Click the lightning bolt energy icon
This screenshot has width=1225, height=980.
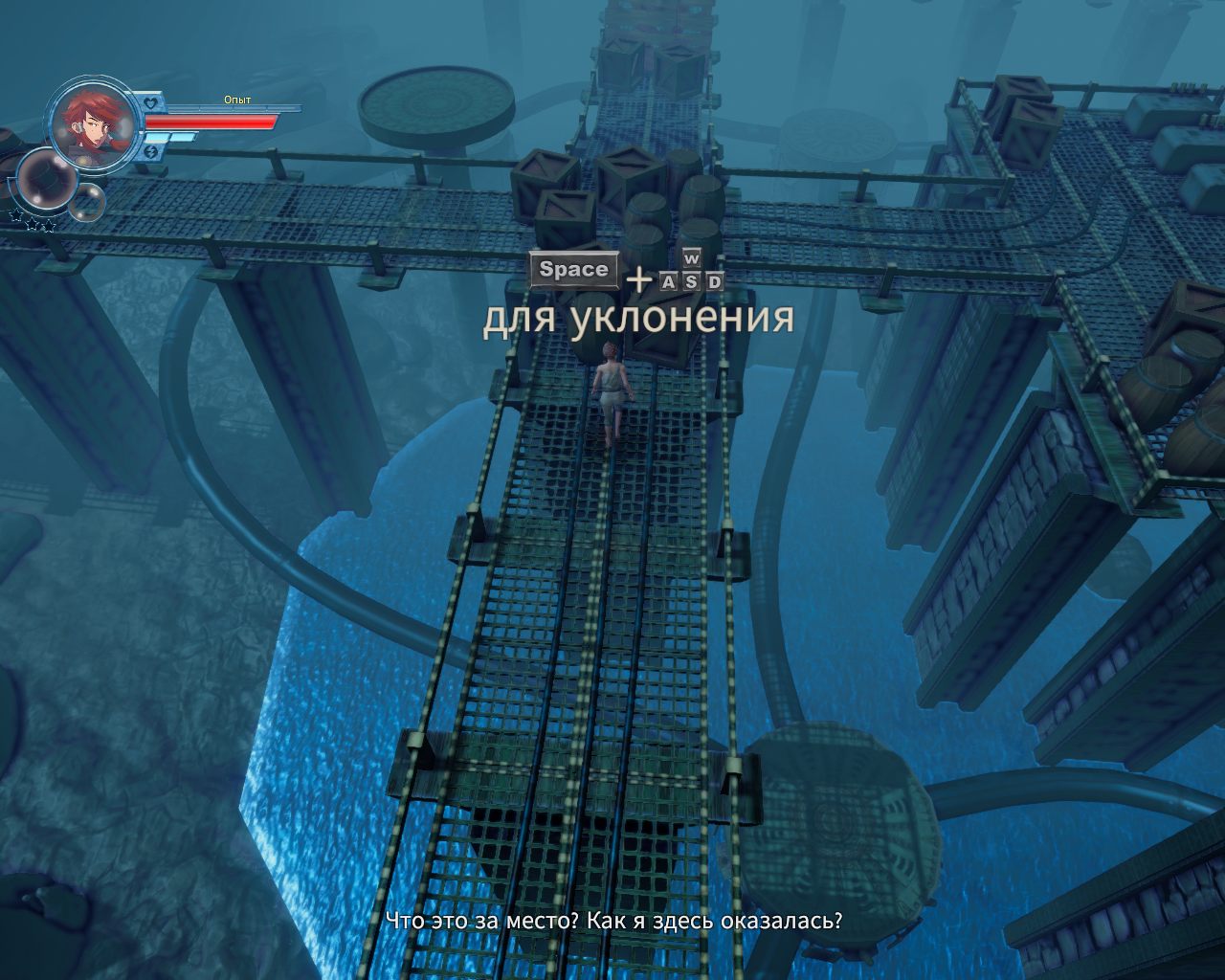[151, 151]
